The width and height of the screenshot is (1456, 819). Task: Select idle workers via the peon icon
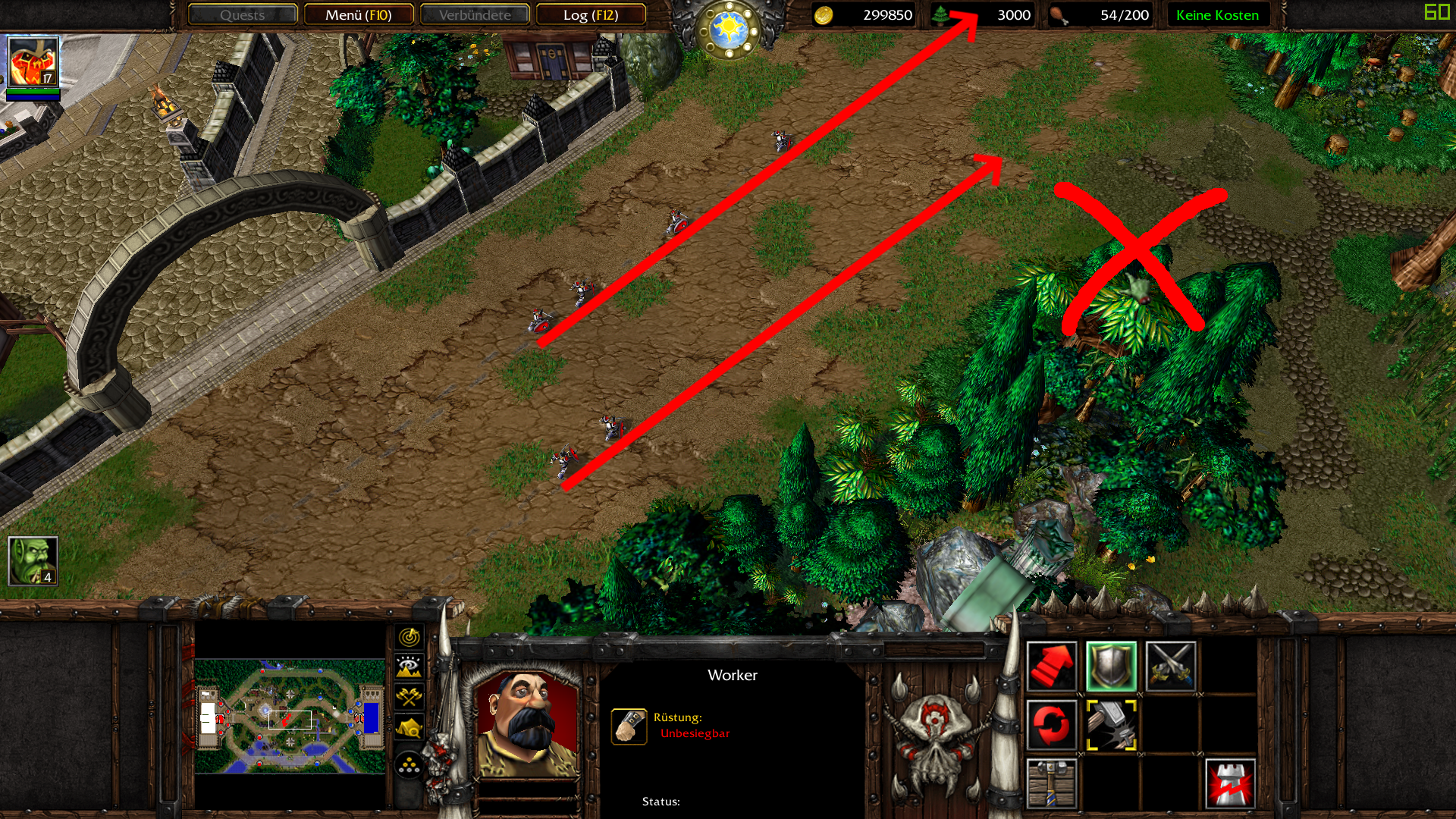[33, 561]
